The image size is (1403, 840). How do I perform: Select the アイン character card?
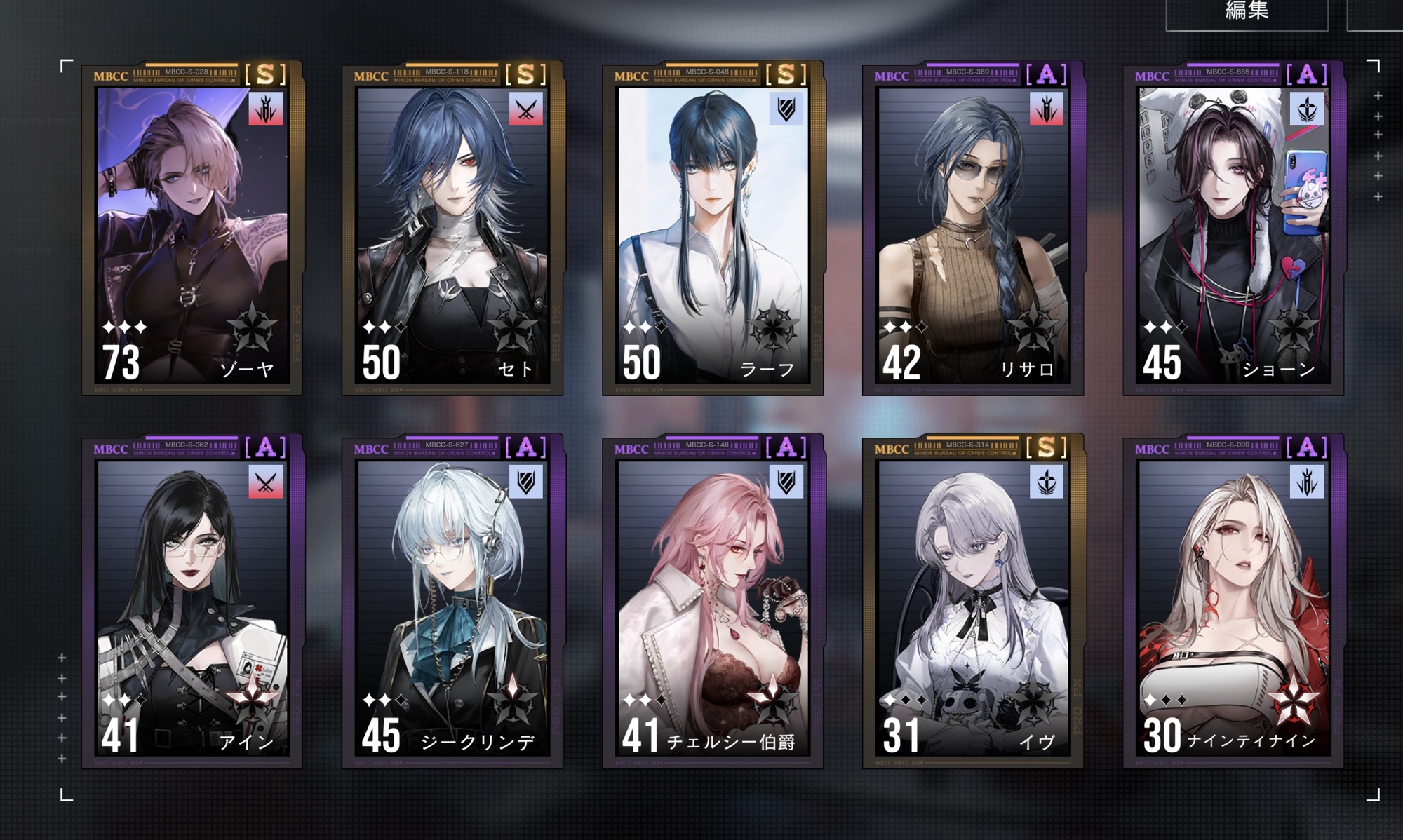click(192, 602)
